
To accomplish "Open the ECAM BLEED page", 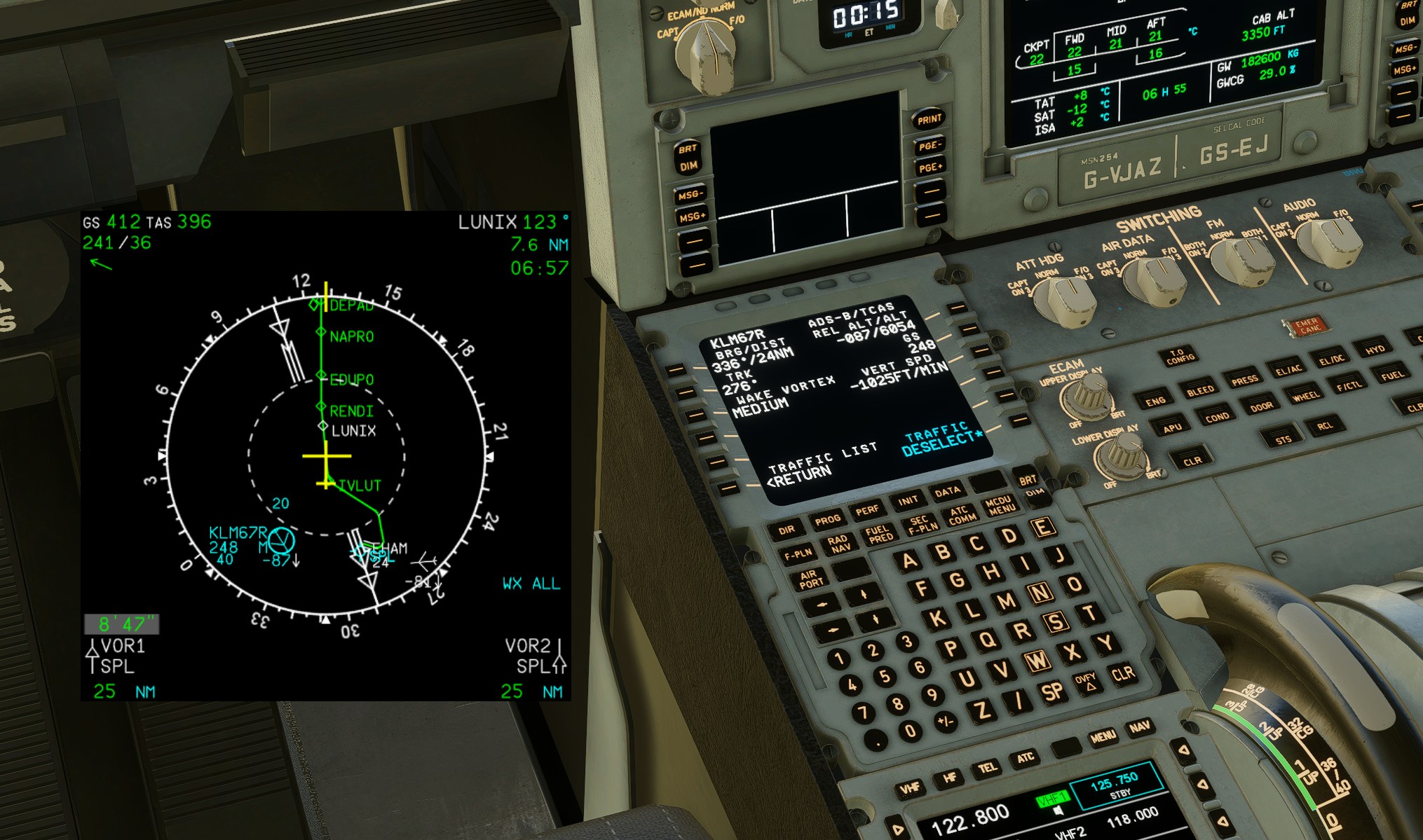I will coord(1200,391).
